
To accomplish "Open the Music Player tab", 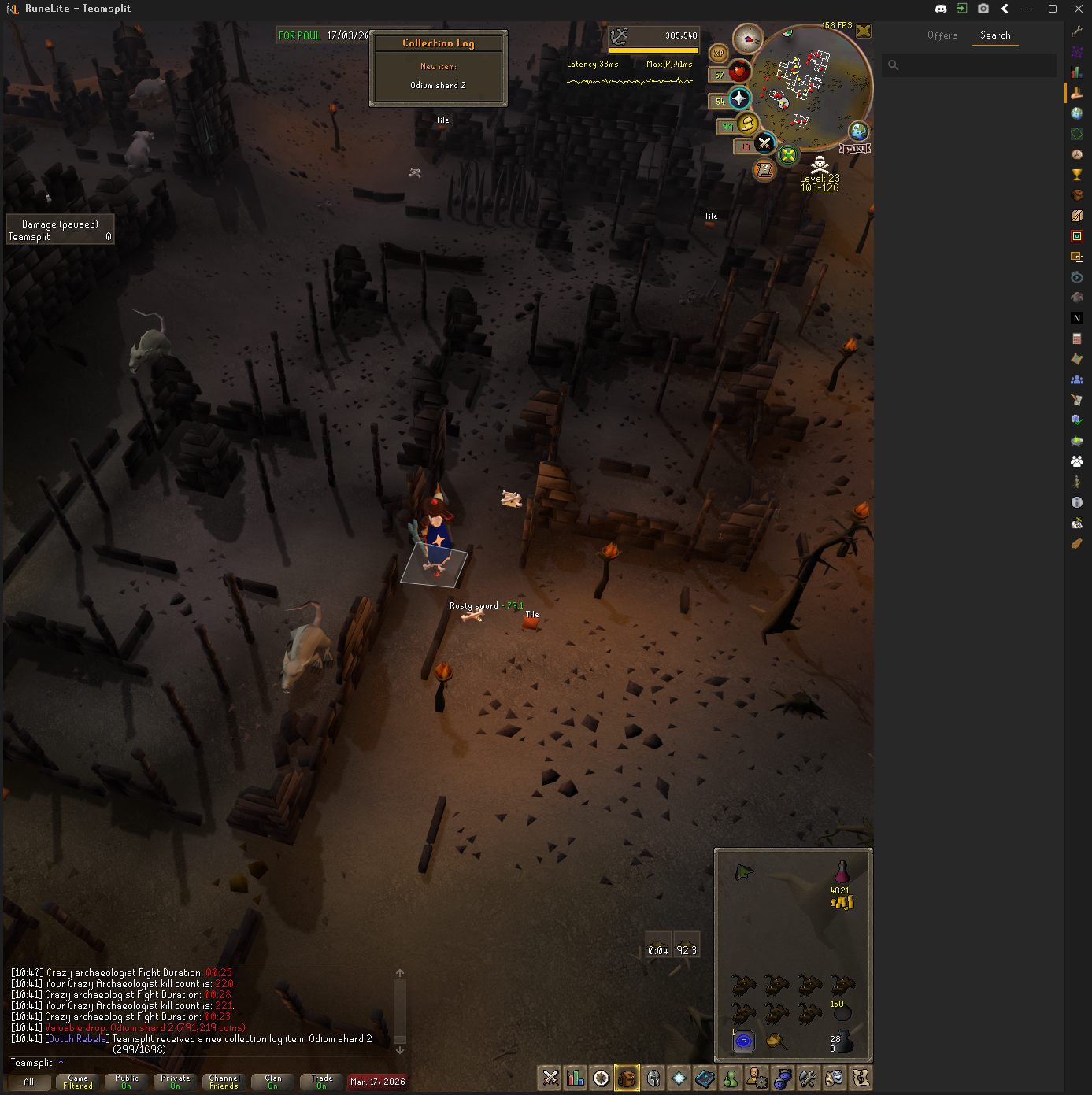I will click(861, 1078).
